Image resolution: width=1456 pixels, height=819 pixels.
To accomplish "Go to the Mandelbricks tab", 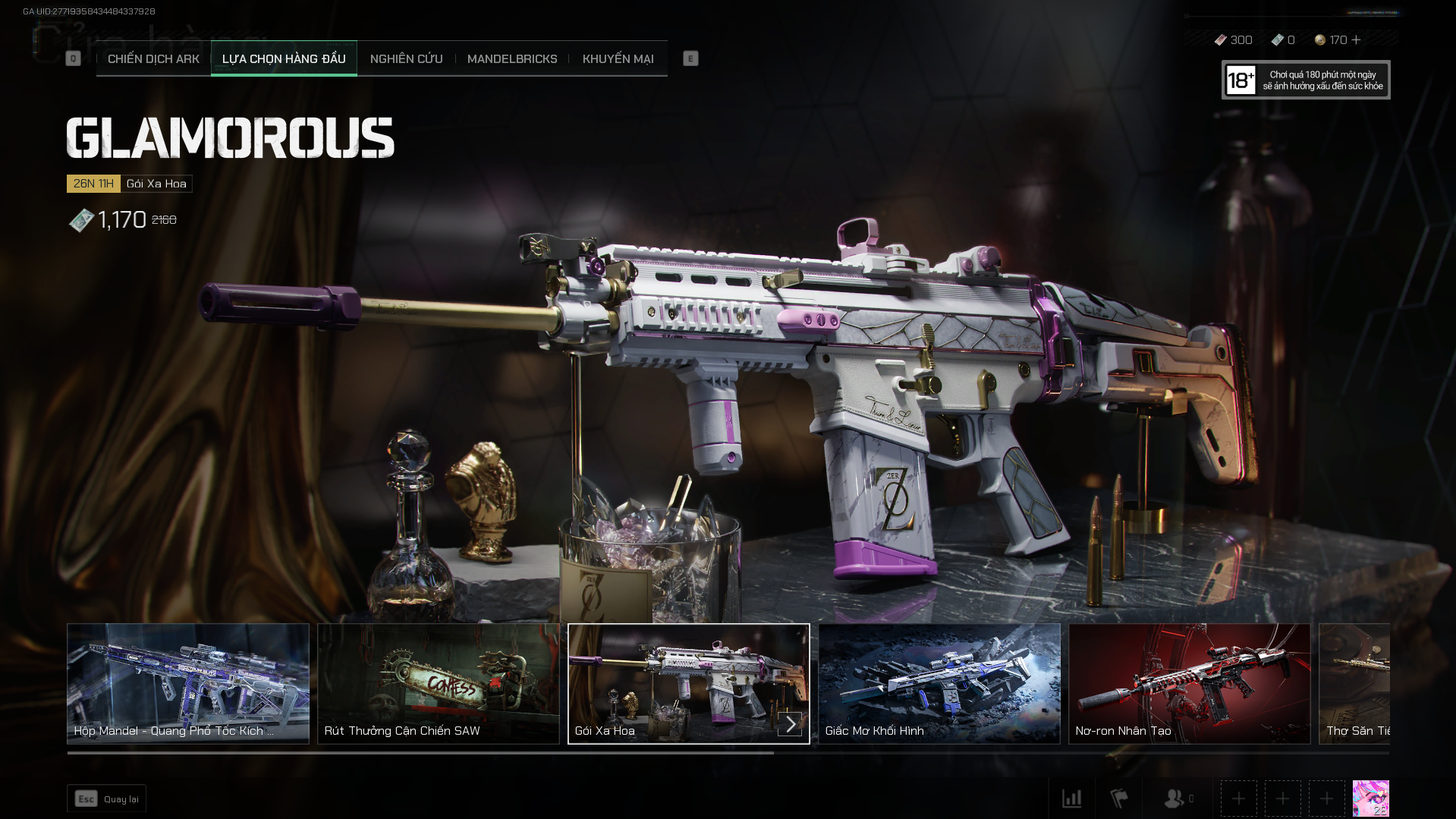I will [x=512, y=58].
